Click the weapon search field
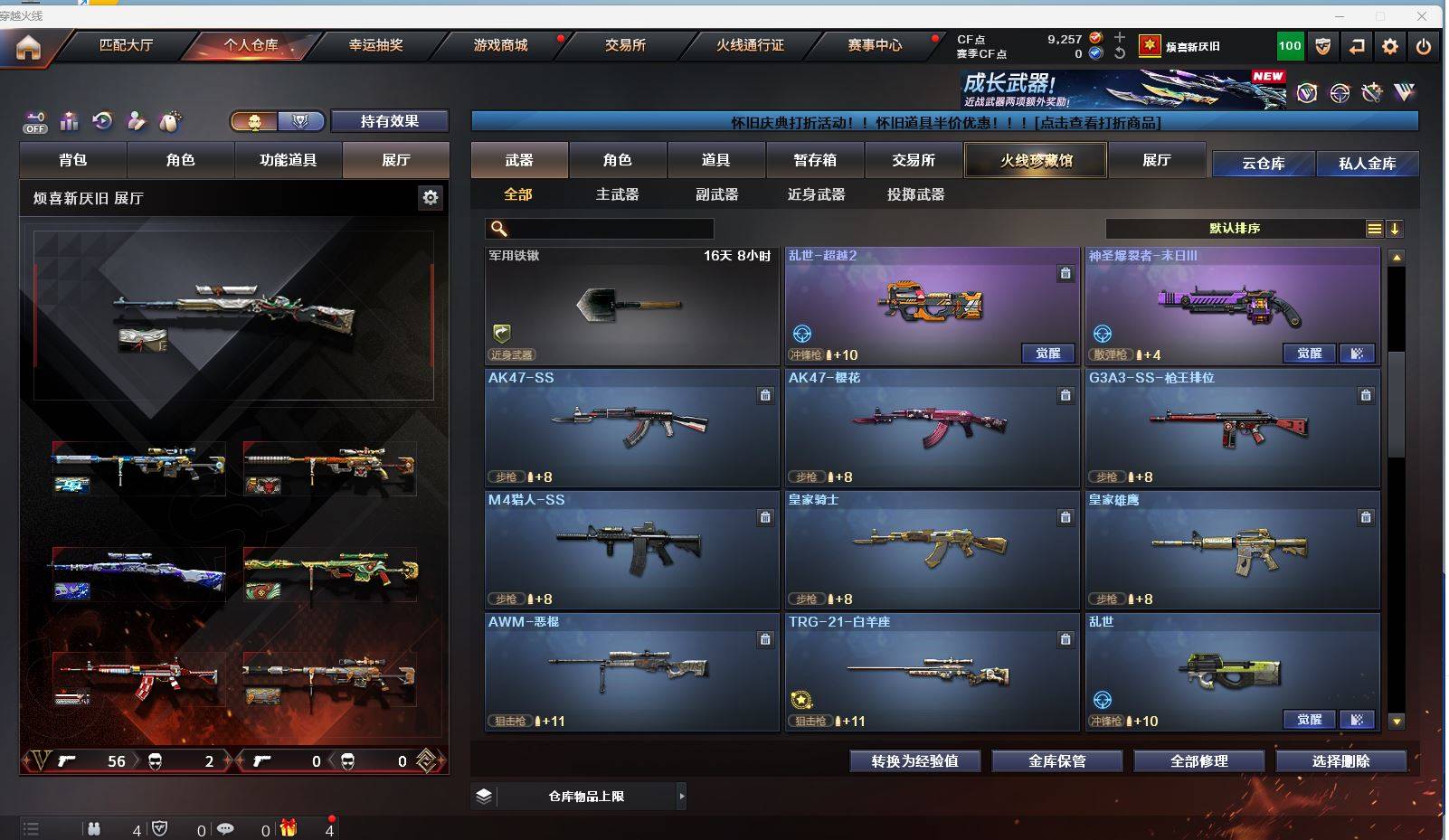 click(606, 229)
